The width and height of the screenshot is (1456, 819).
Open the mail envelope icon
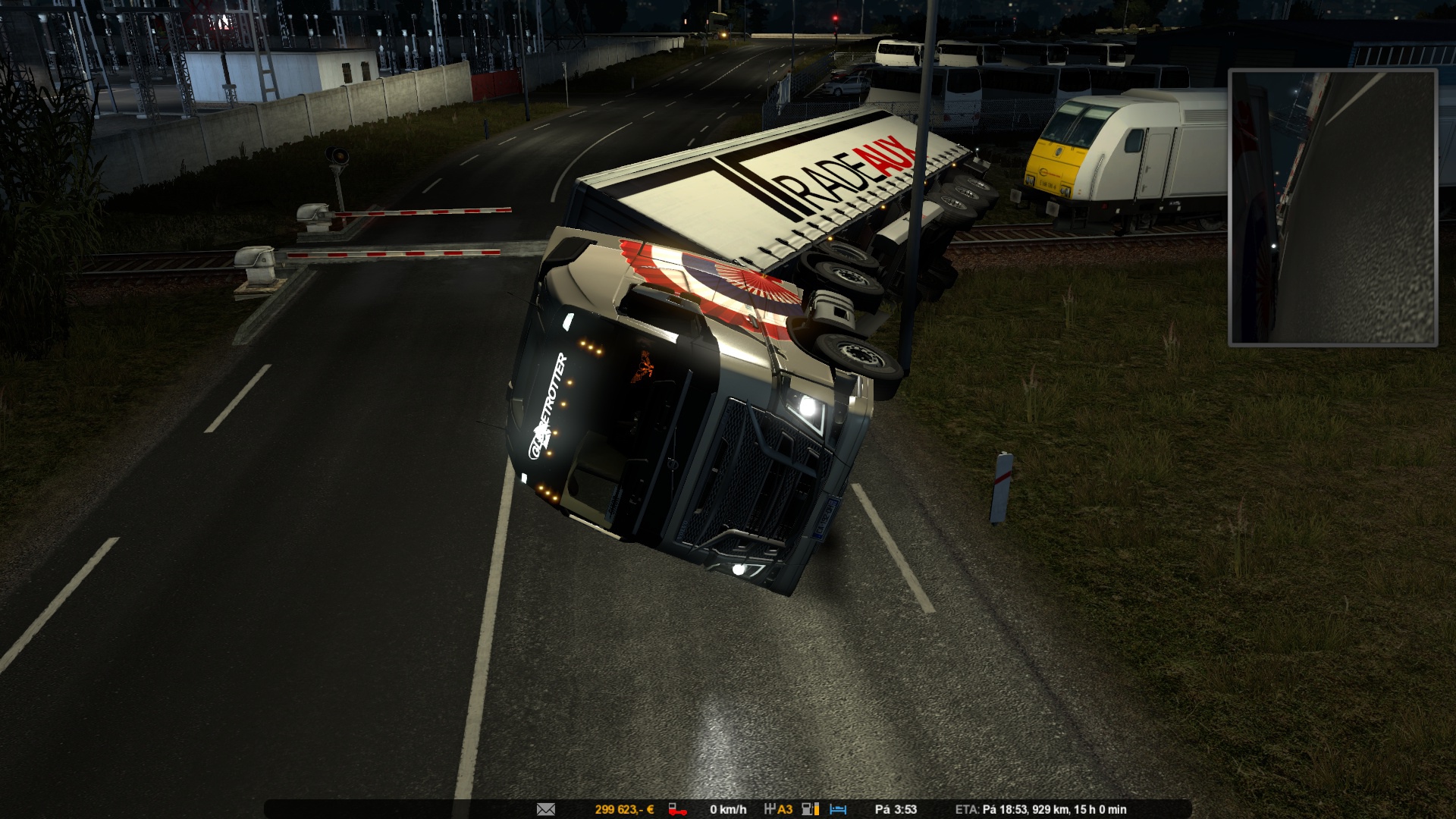545,809
